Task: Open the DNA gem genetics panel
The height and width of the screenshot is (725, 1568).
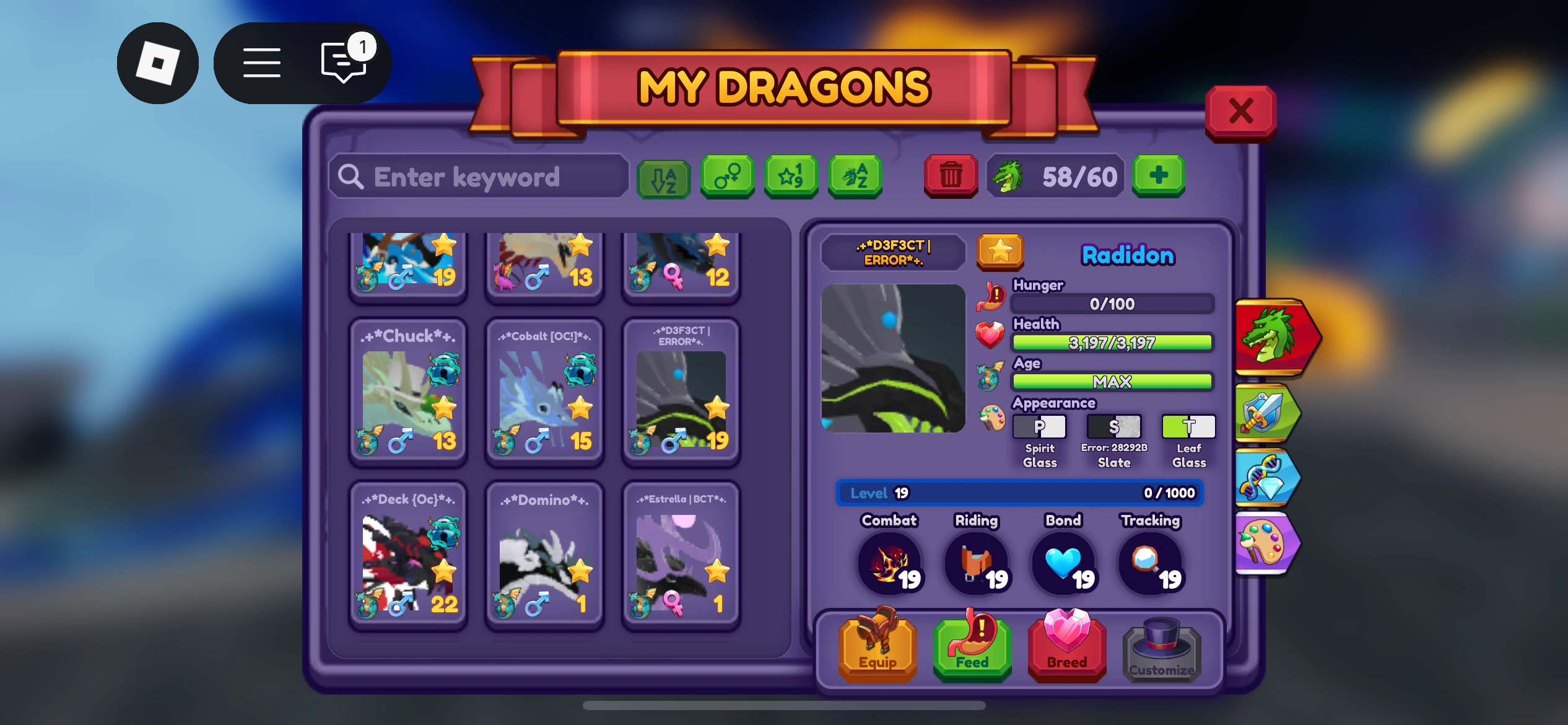Action: [x=1266, y=480]
